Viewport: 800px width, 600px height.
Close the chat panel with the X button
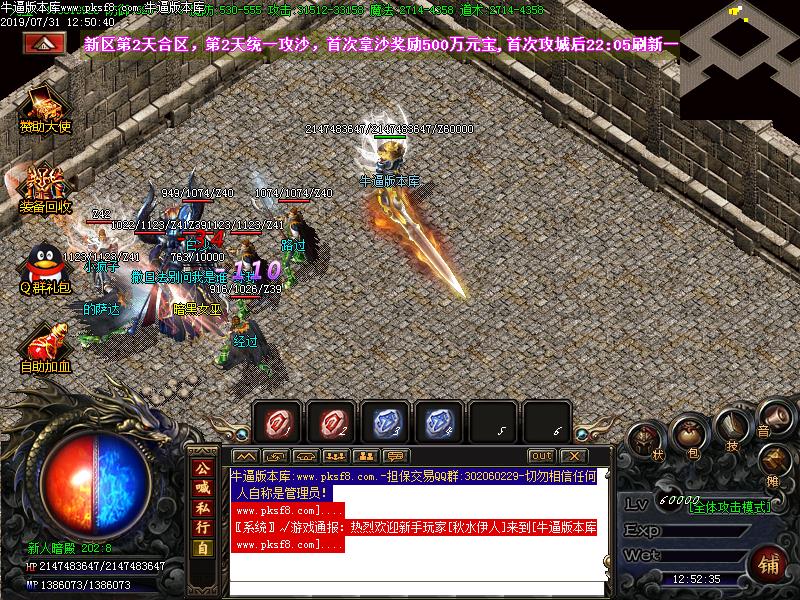571,456
